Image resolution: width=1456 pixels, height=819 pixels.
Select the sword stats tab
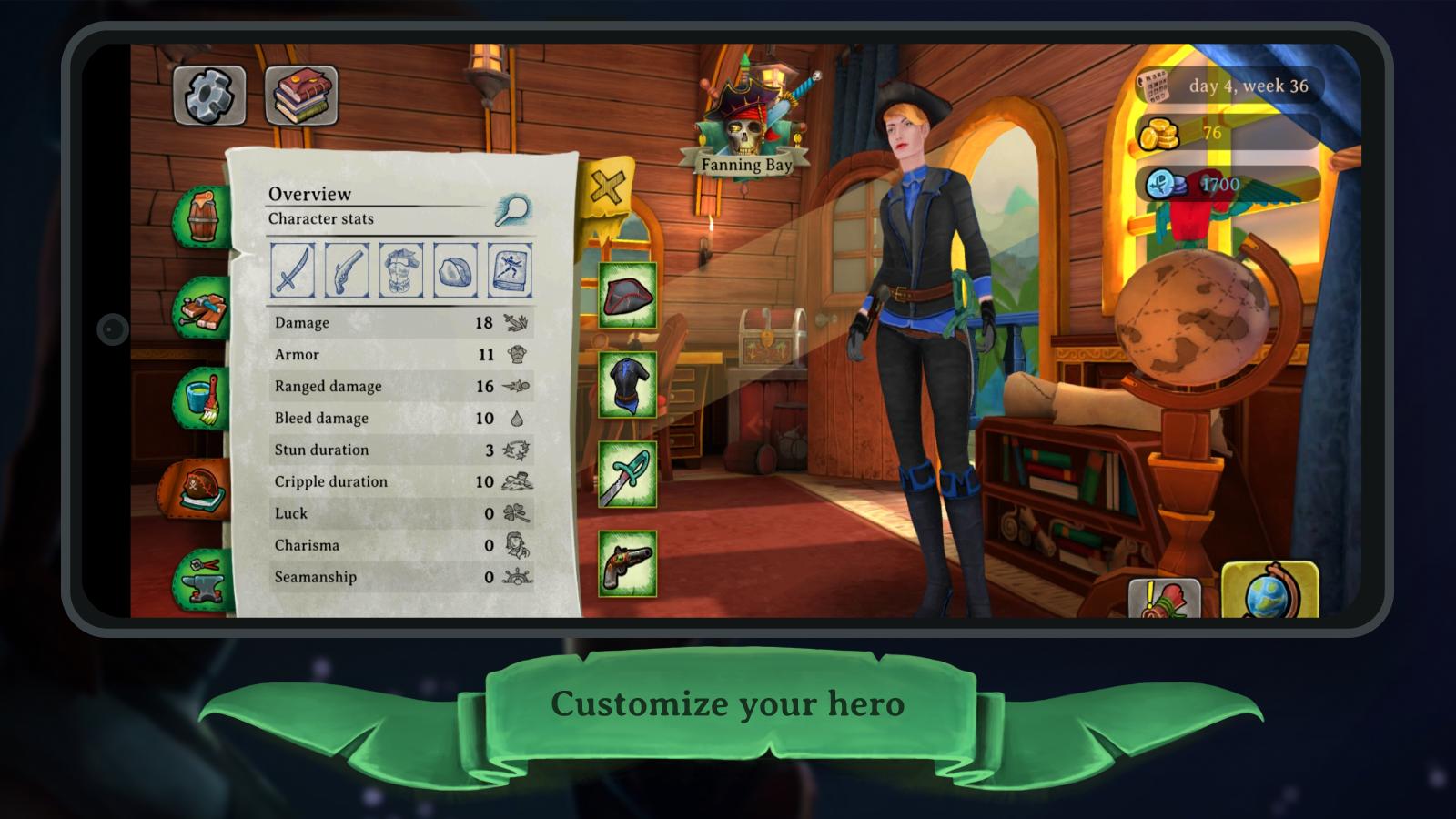[x=292, y=270]
